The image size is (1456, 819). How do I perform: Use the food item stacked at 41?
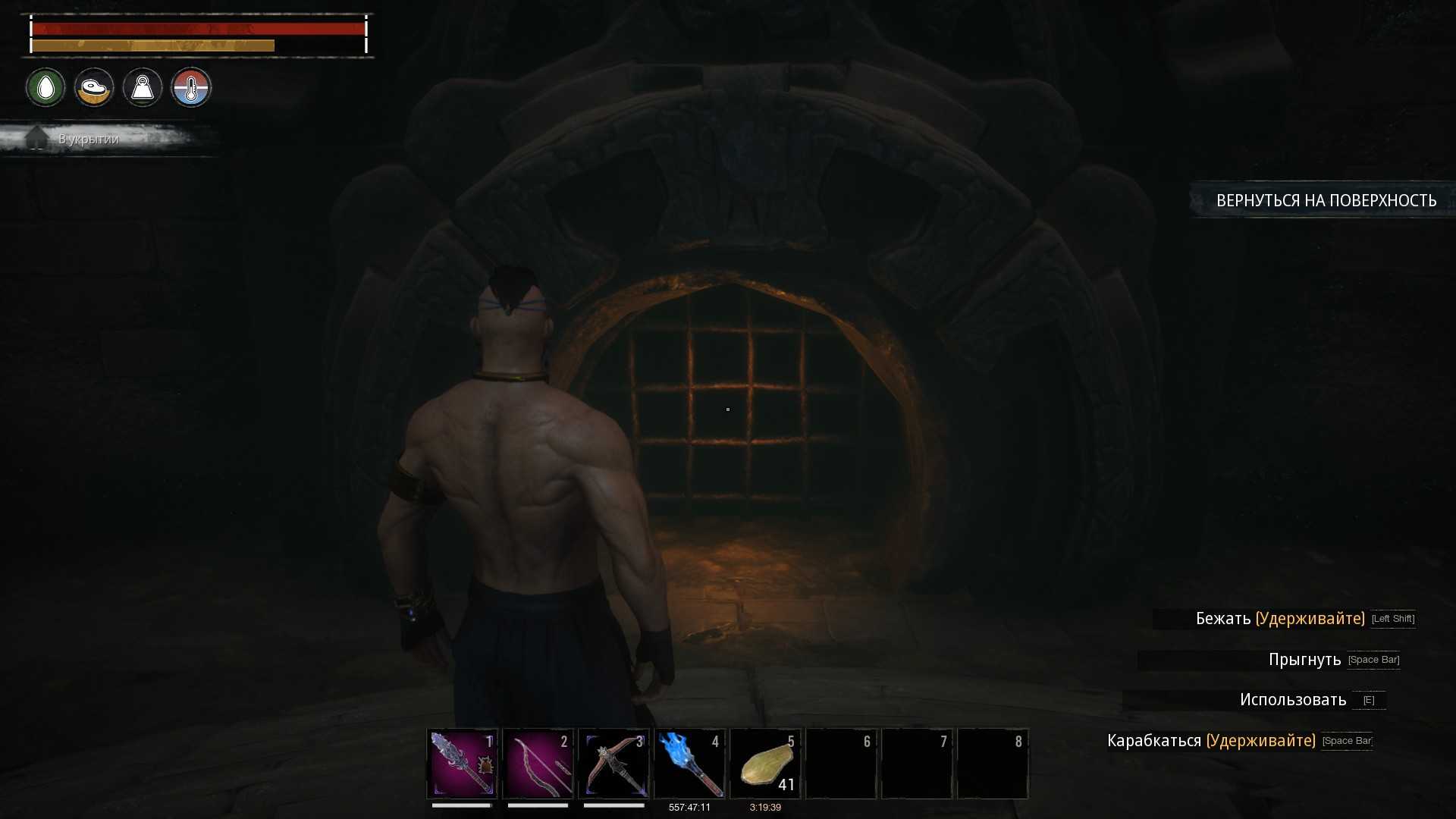coord(766,763)
